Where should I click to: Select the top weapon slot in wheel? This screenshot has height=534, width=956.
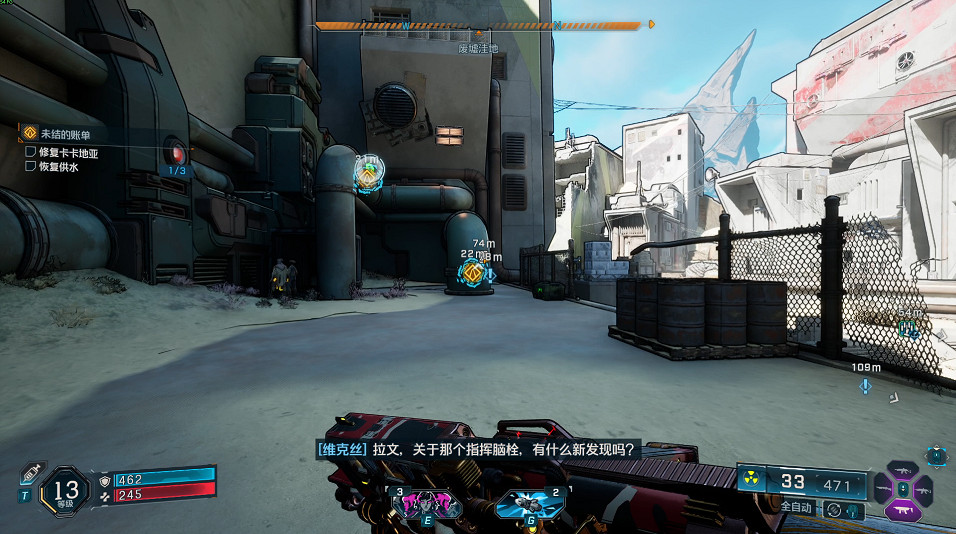(904, 468)
